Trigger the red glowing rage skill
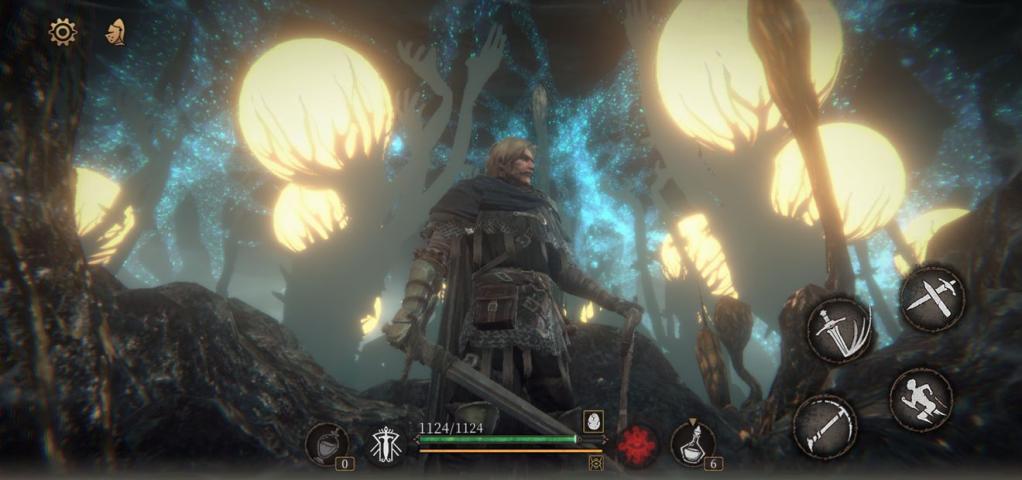Image resolution: width=1022 pixels, height=480 pixels. [x=636, y=444]
